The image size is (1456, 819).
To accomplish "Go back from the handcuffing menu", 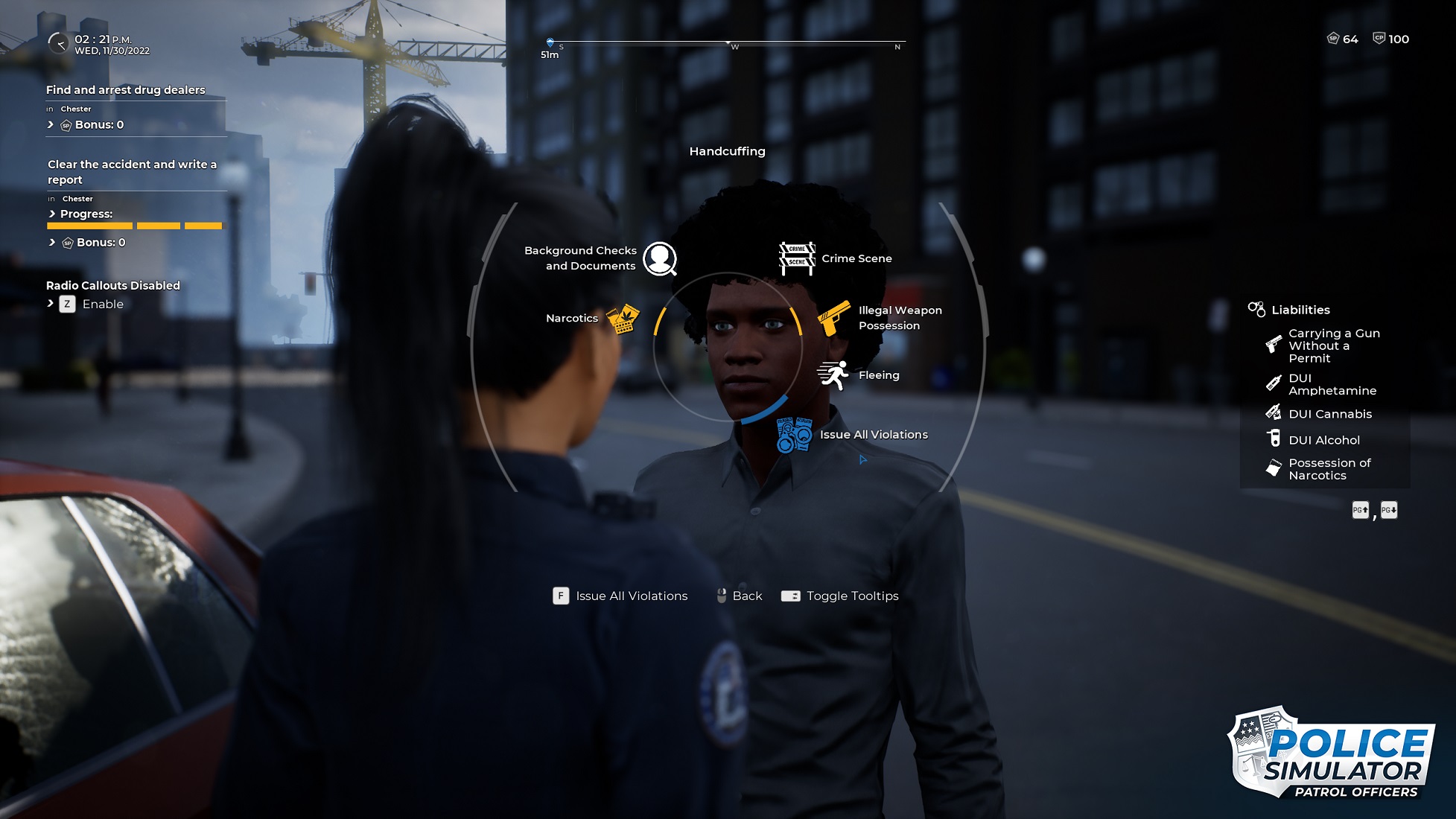I will pyautogui.click(x=740, y=596).
